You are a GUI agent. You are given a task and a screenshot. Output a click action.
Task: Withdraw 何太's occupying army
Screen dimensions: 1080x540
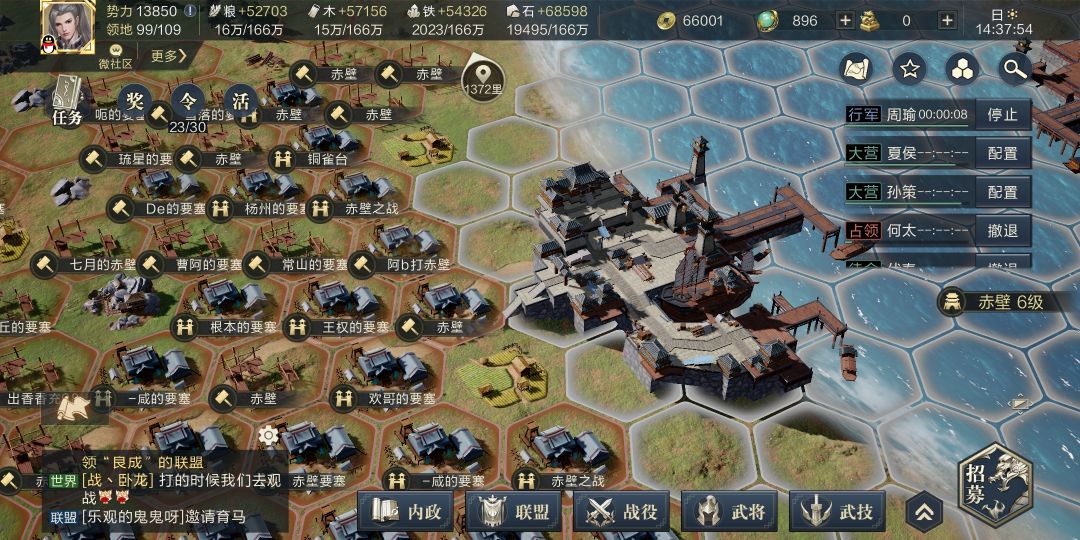pyautogui.click(x=1002, y=231)
